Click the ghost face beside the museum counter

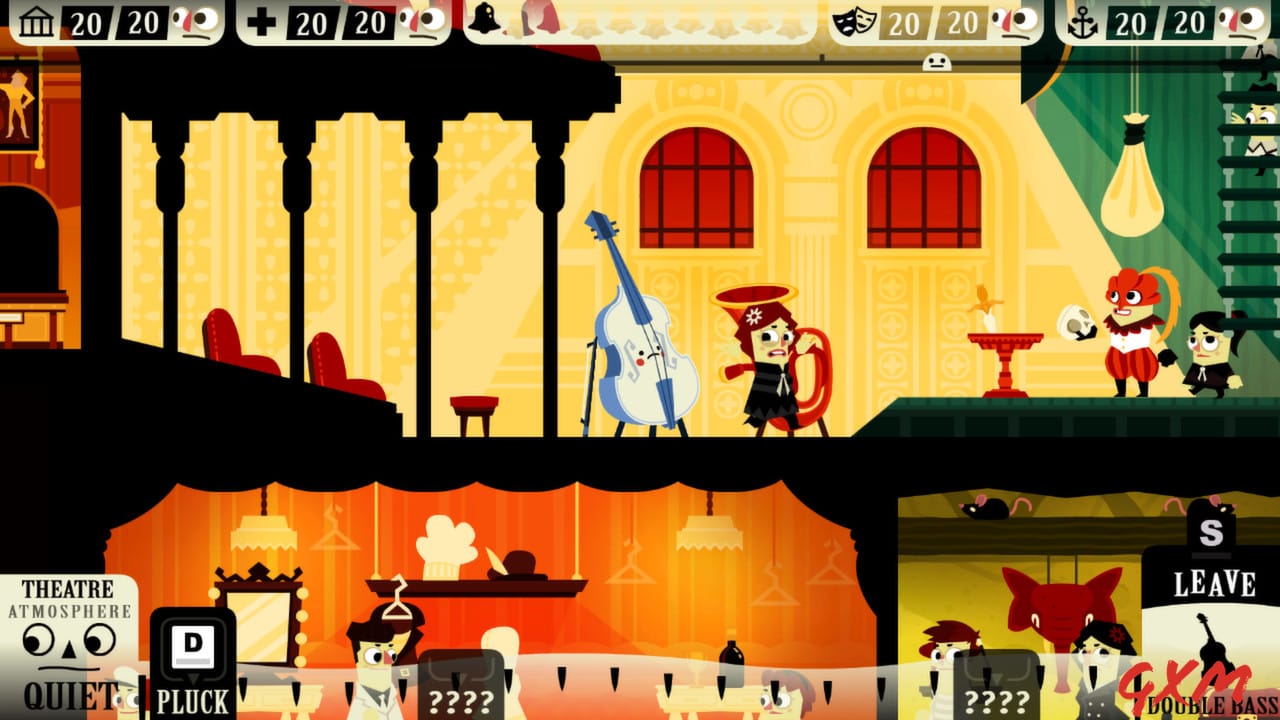point(198,20)
